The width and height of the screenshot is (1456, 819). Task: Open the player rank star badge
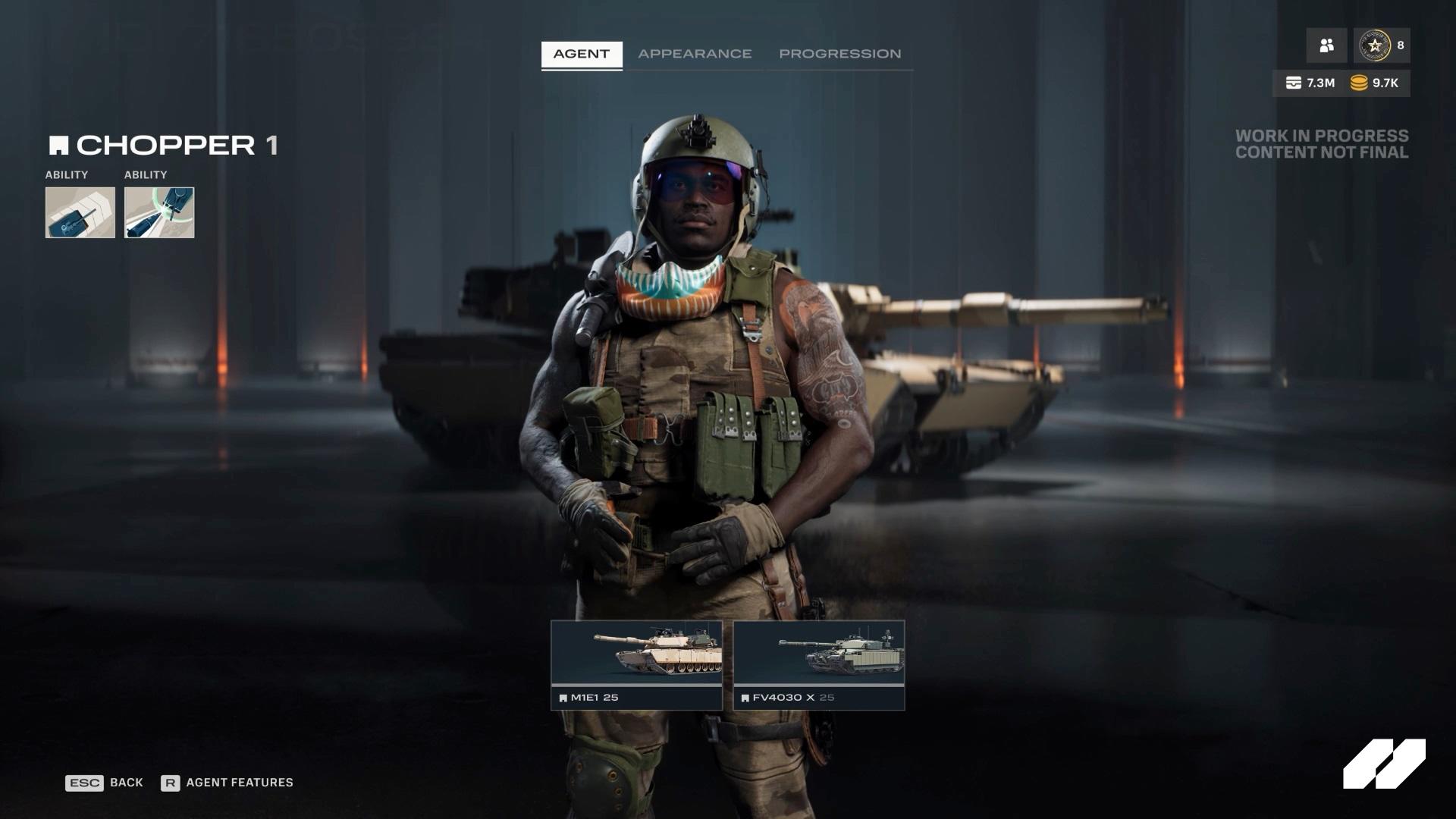coord(1373,45)
